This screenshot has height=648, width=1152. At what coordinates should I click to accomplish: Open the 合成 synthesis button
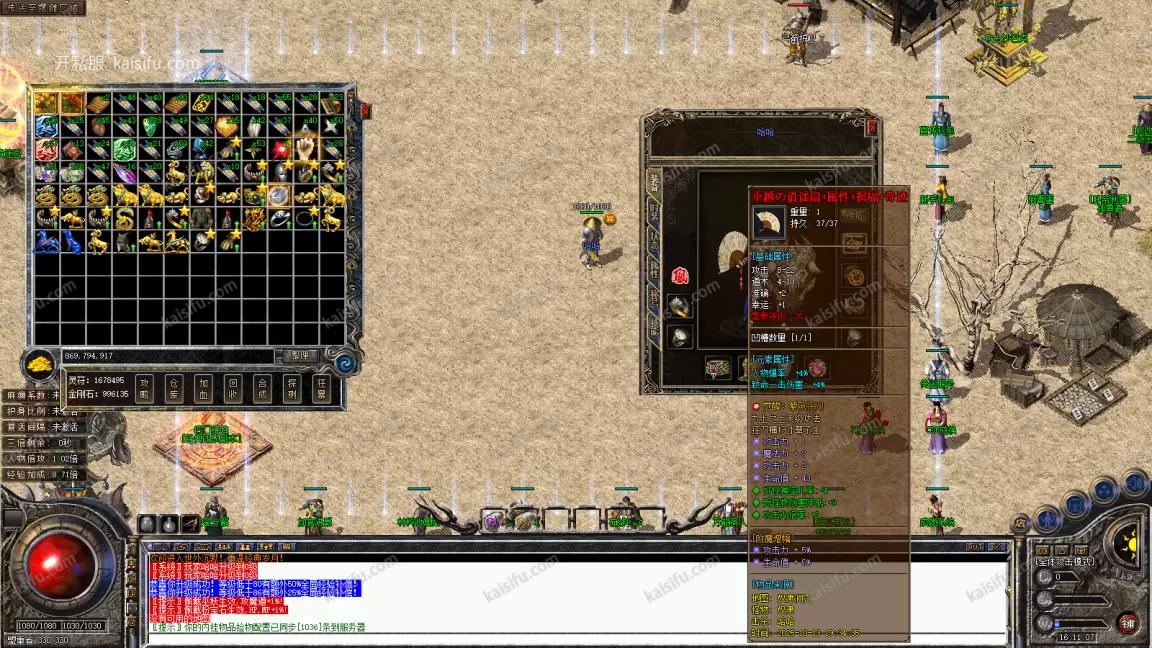pyautogui.click(x=262, y=387)
